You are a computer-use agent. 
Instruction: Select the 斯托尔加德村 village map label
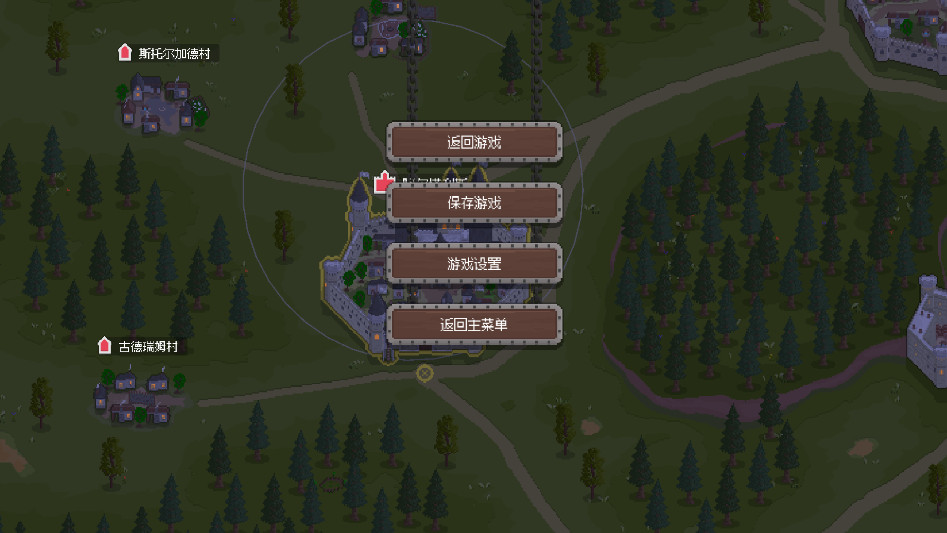(x=177, y=53)
